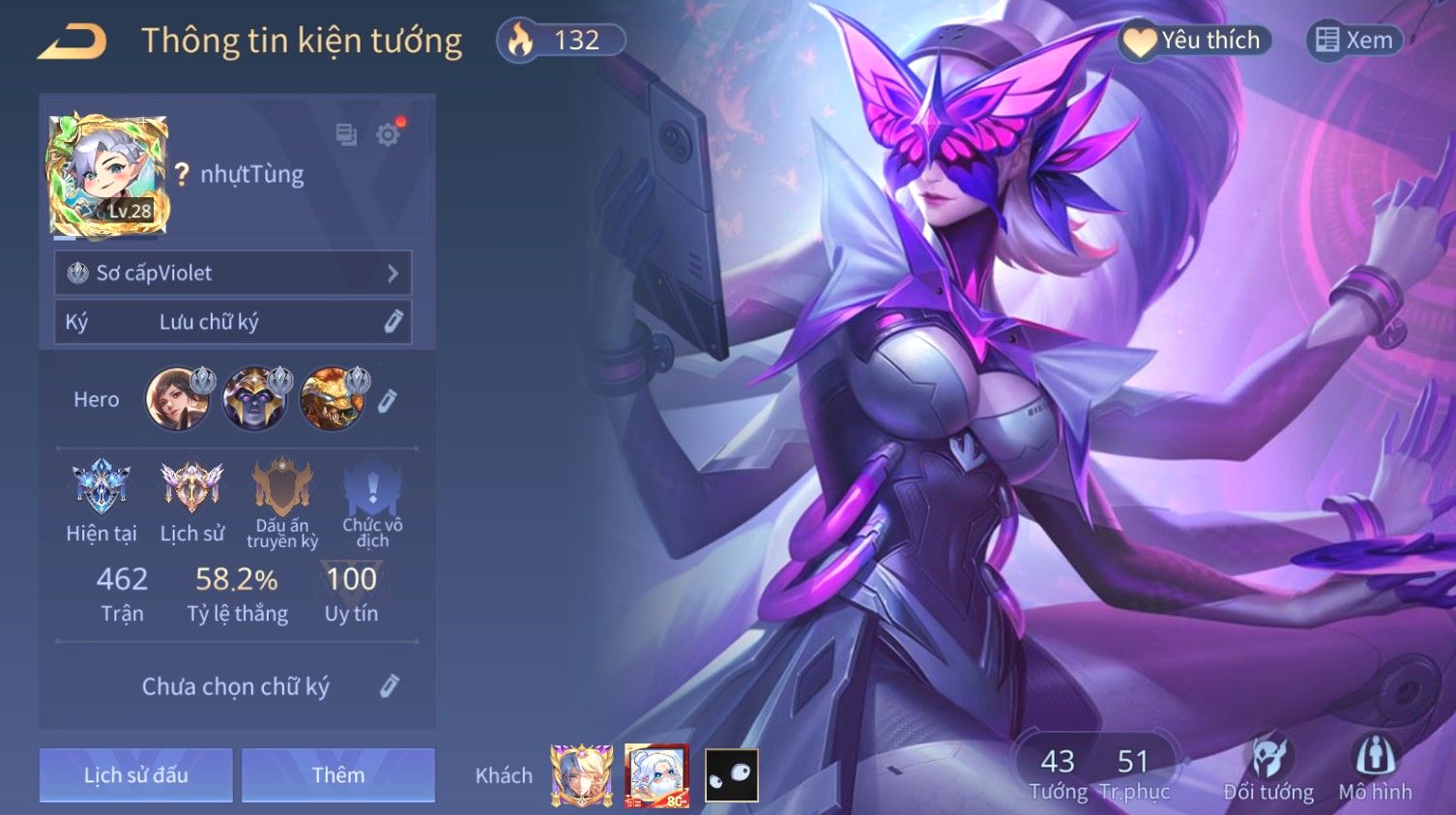Select the player avatar portrait
This screenshot has height=815, width=1456.
point(108,175)
